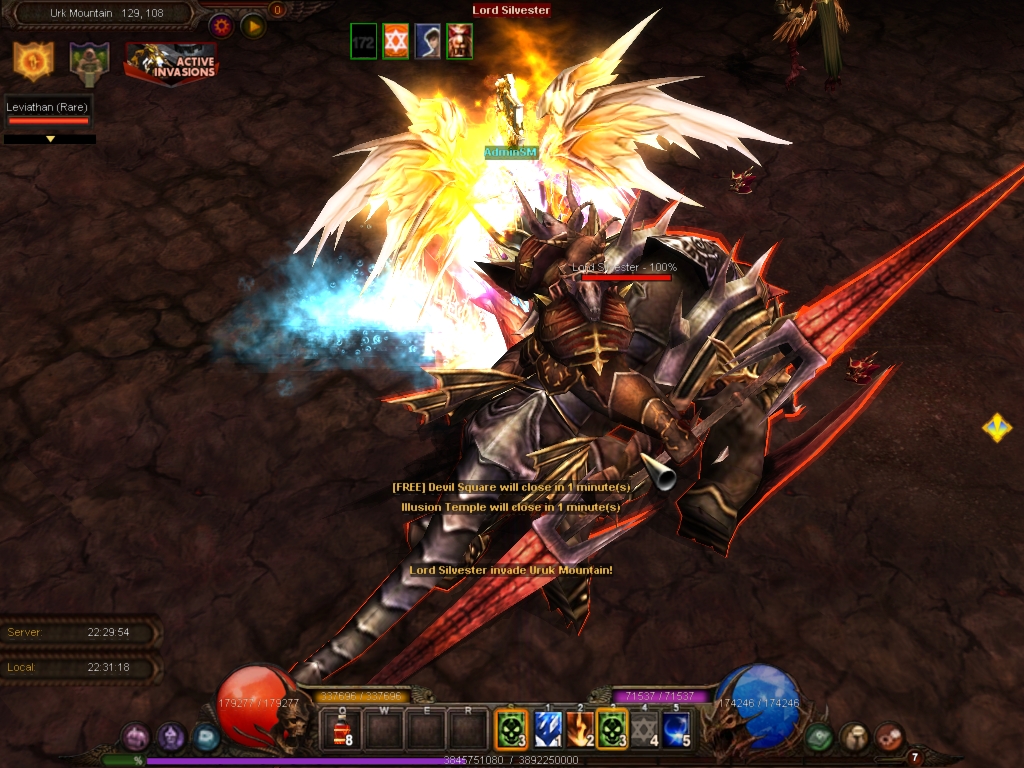Expand the Leviathan (Rare) tracker arrow
Screen dimensions: 1024x768
pyautogui.click(x=50, y=139)
